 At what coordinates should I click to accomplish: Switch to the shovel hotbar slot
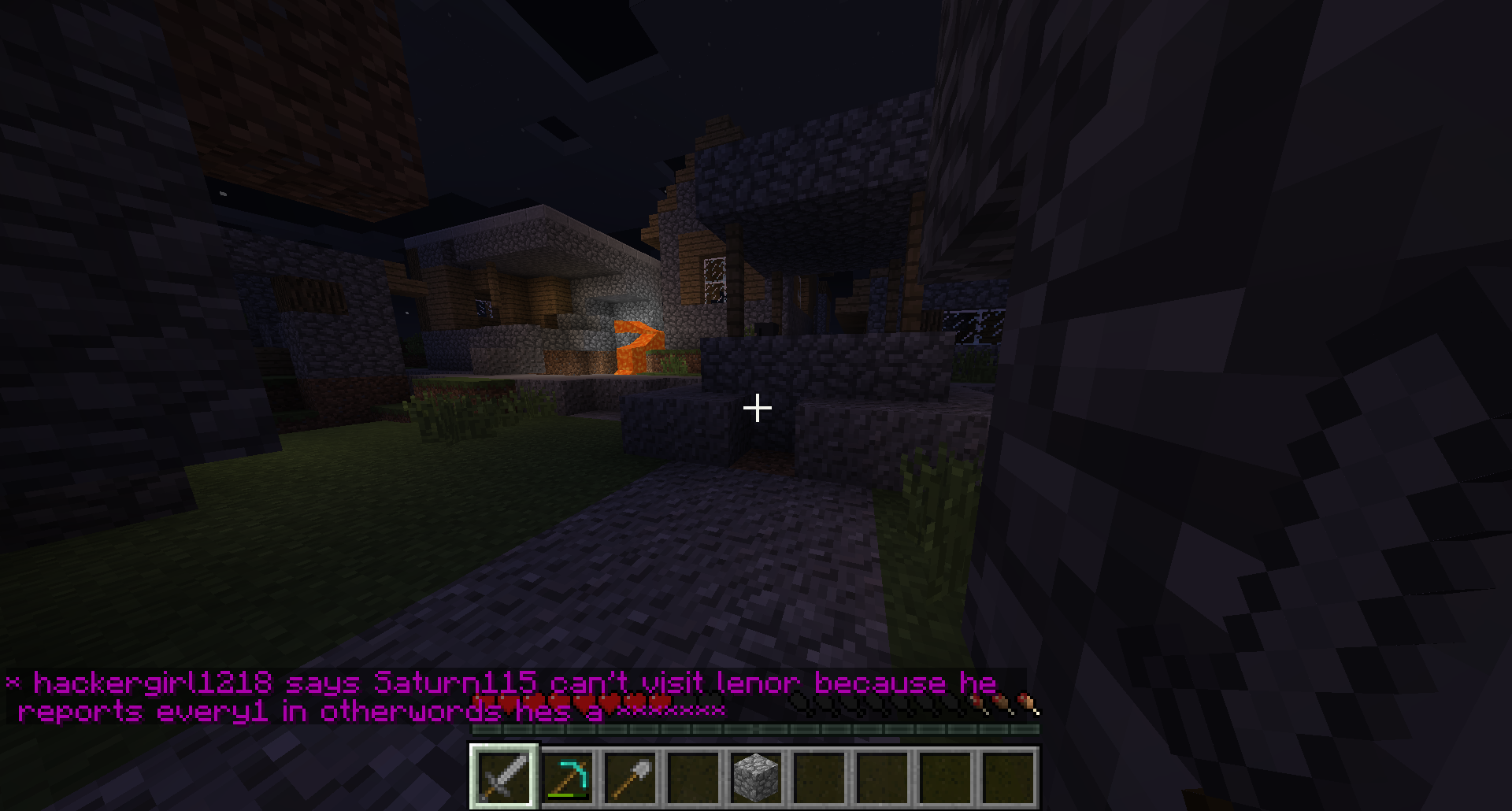[631, 776]
